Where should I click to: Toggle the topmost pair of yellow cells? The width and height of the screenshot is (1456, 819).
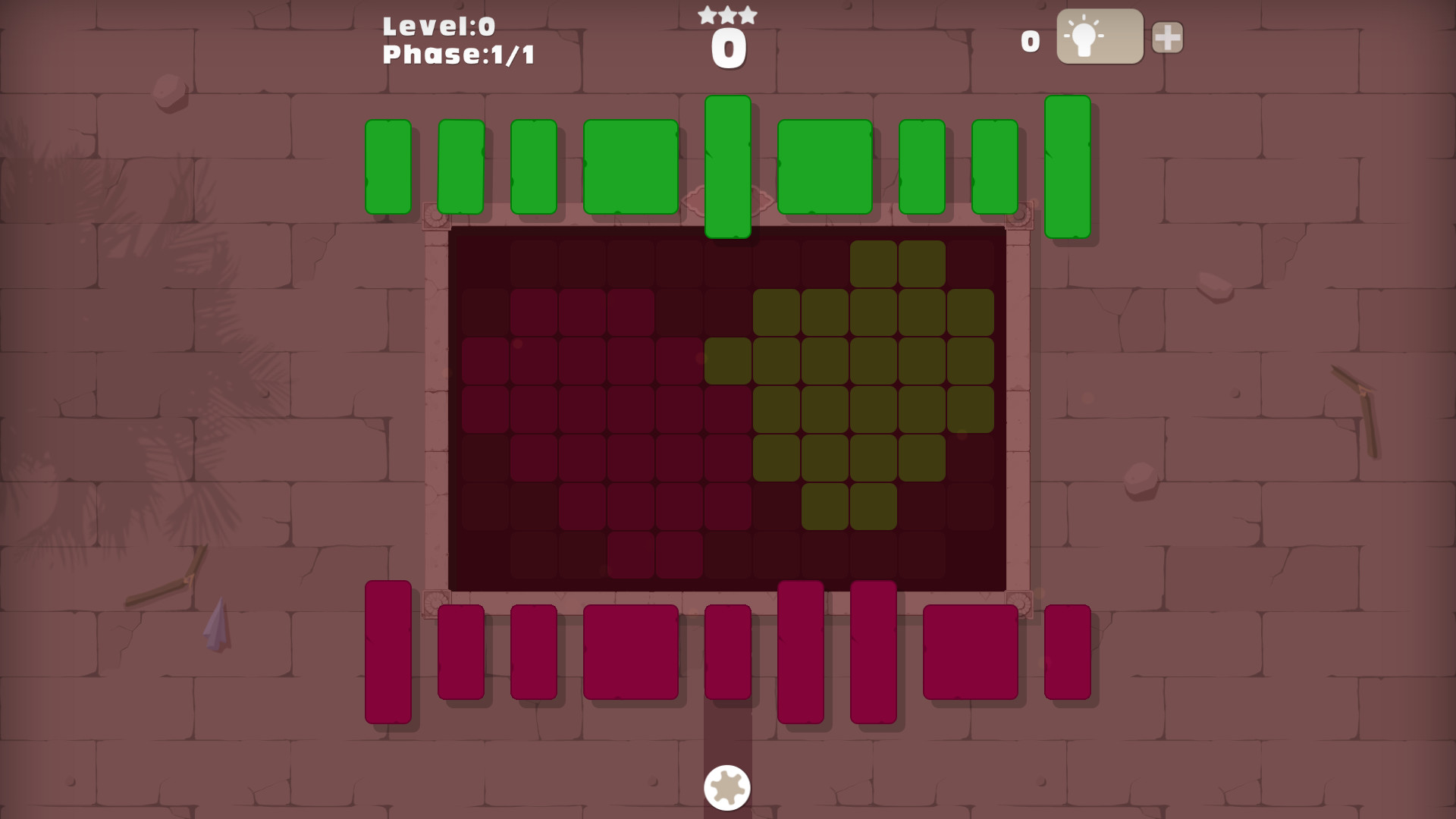899,262
